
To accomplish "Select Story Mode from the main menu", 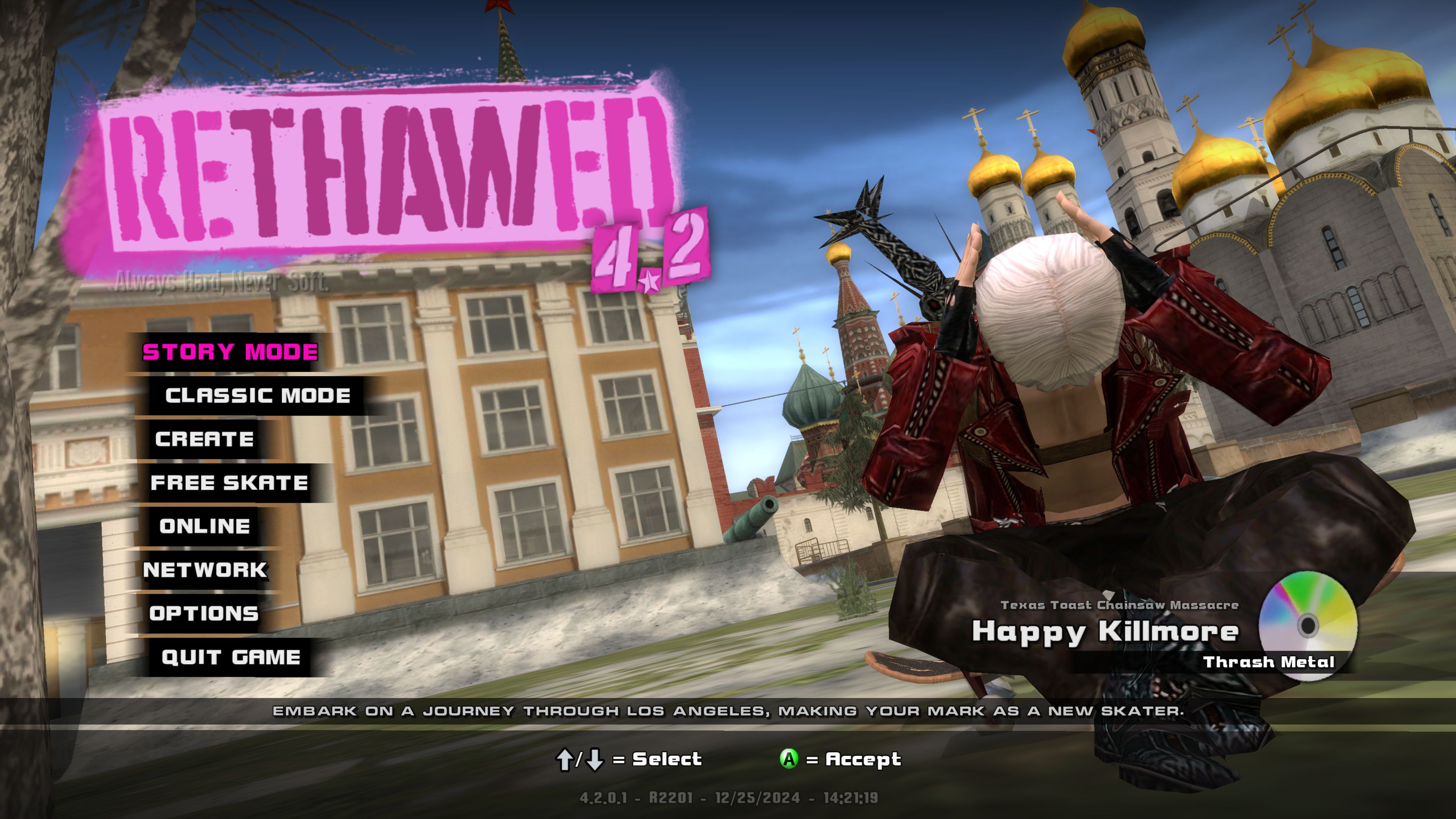I will (230, 352).
